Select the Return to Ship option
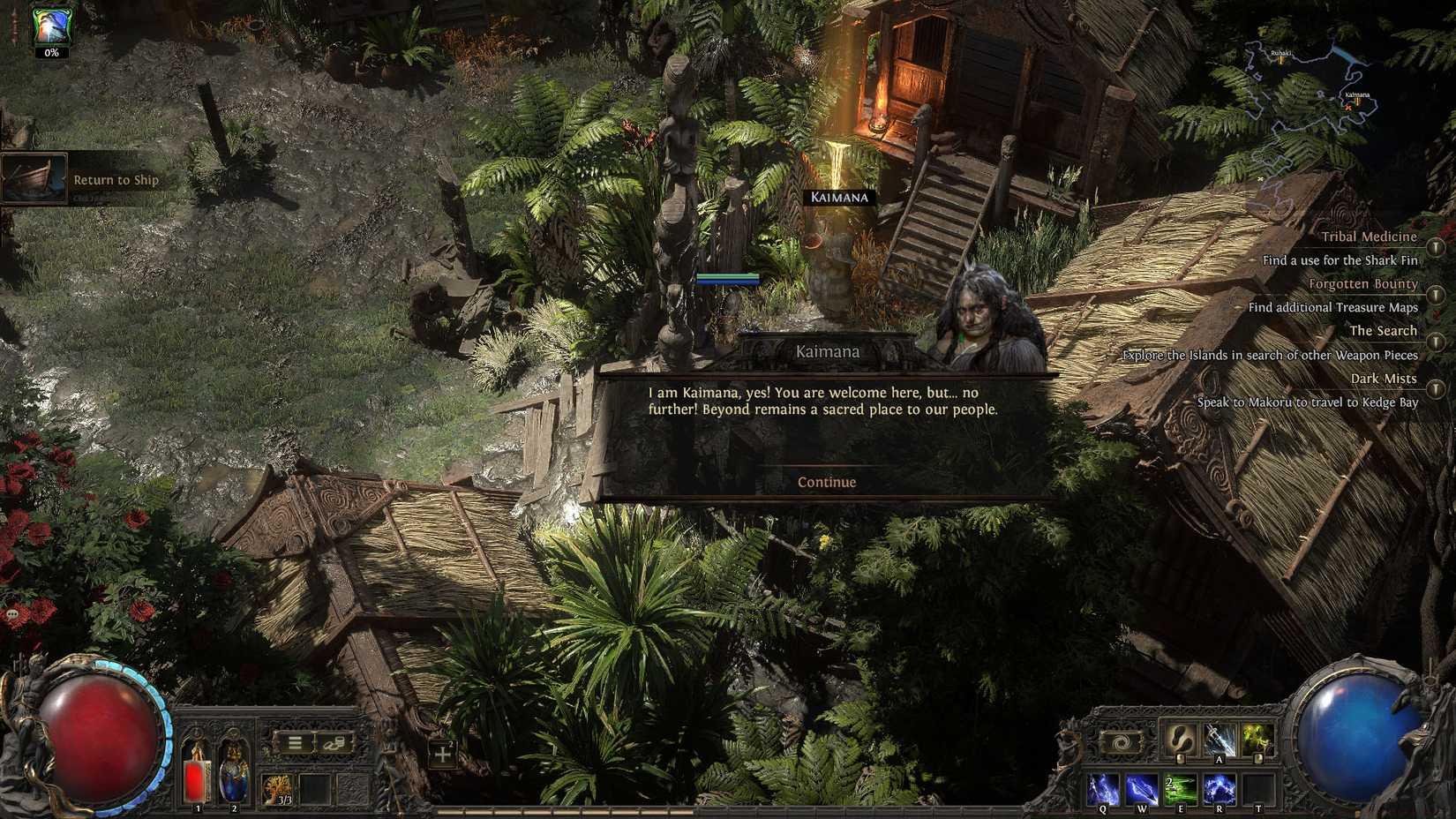Image resolution: width=1456 pixels, height=819 pixels. point(116,179)
